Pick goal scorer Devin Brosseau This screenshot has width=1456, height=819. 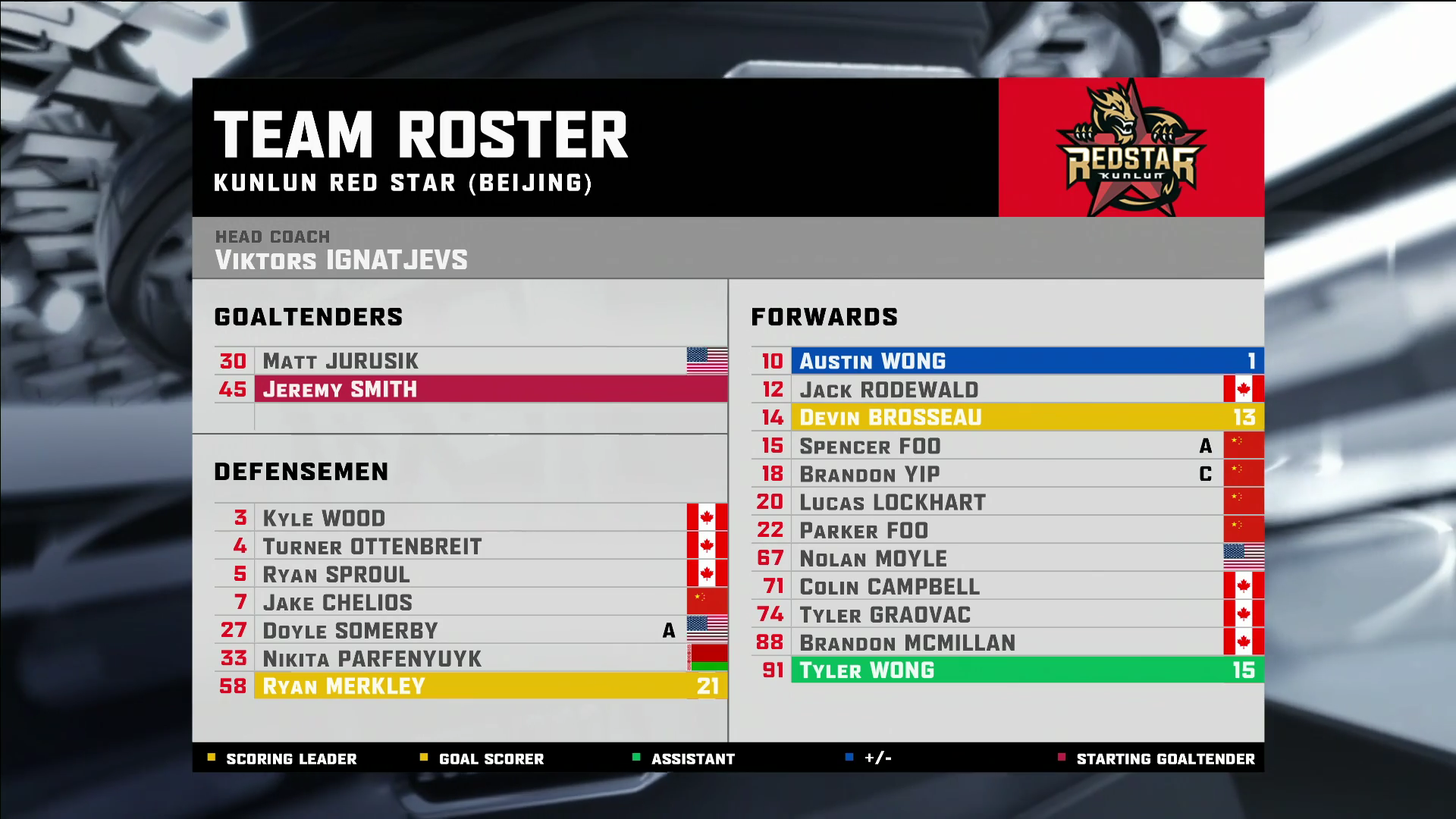click(1009, 417)
